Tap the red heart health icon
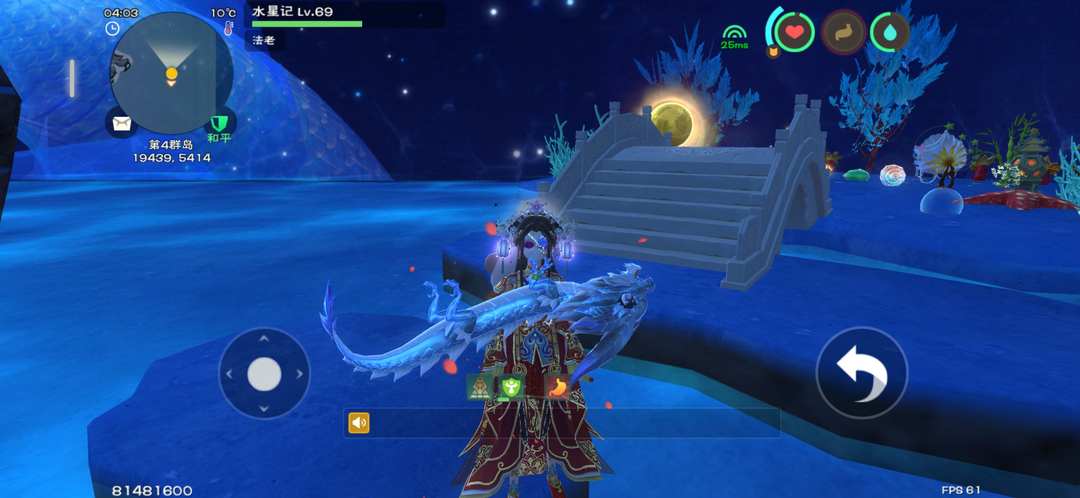 coord(794,32)
